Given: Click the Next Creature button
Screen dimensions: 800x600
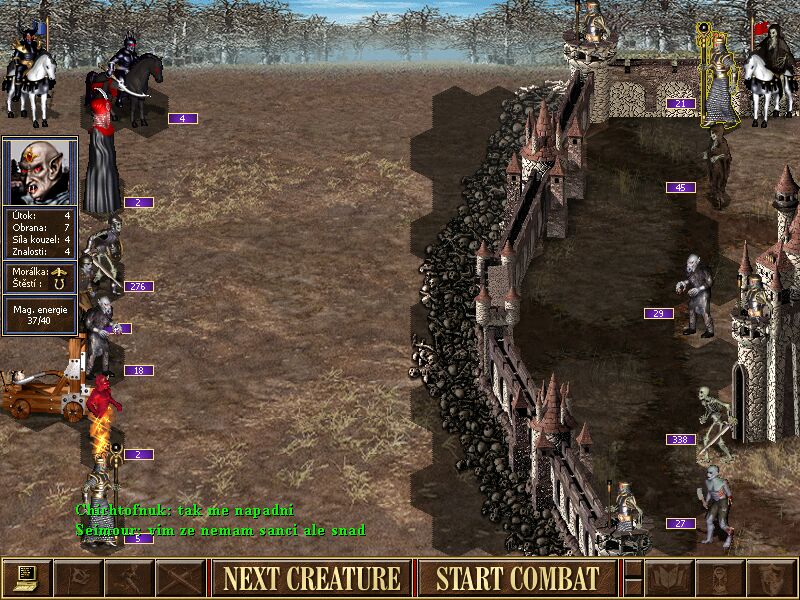Looking at the screenshot, I should [x=311, y=578].
